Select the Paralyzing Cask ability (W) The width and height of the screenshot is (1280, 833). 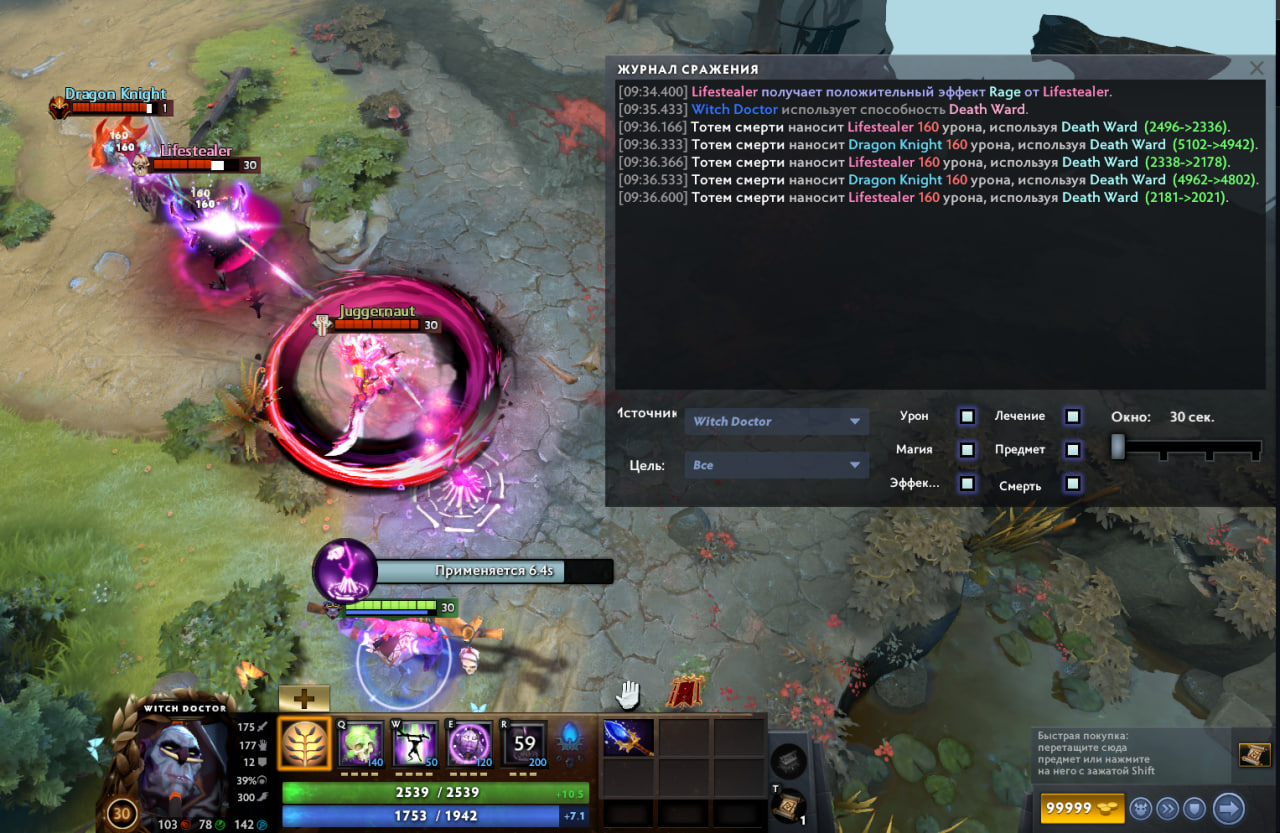click(x=412, y=743)
